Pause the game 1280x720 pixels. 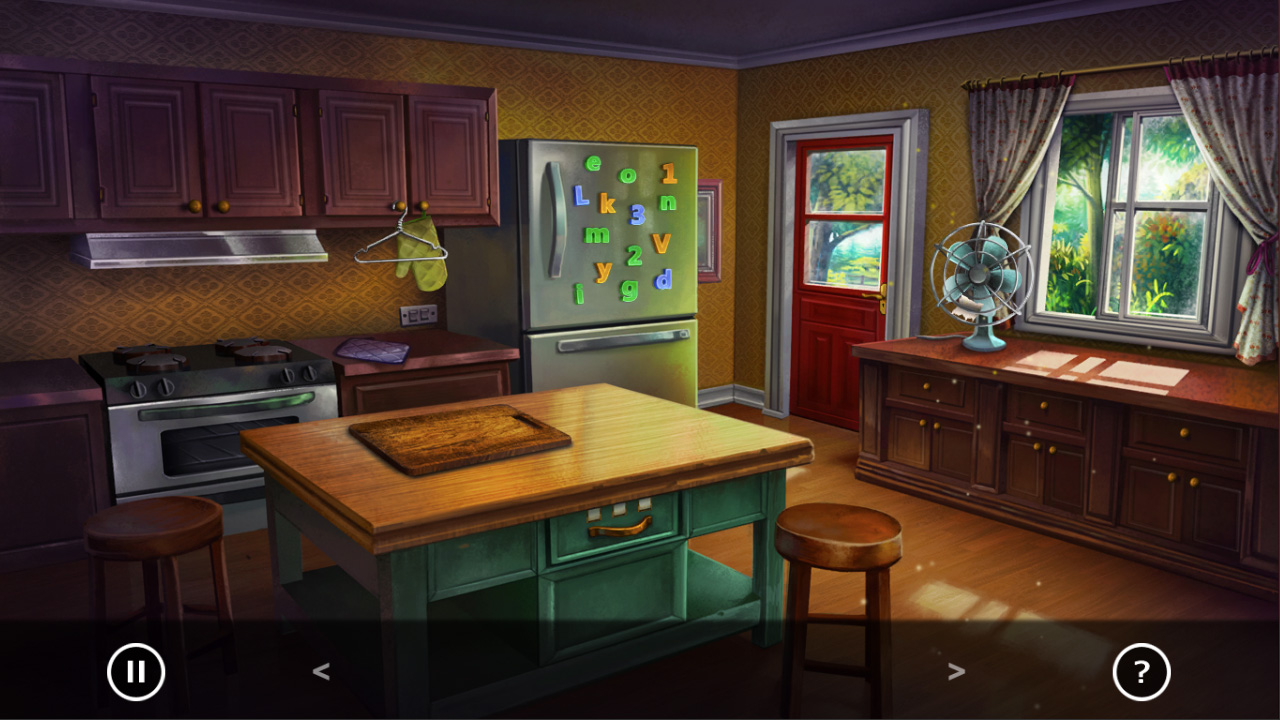136,672
